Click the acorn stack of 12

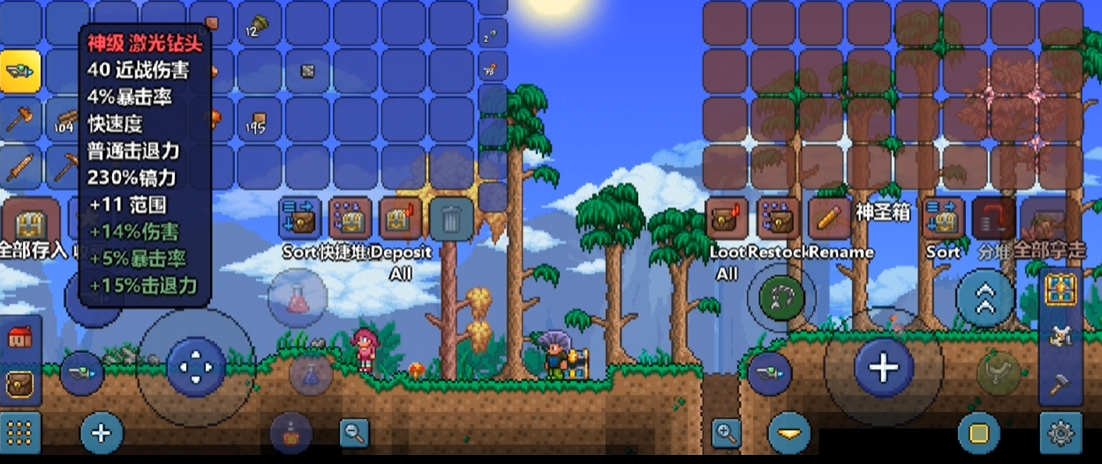259,24
